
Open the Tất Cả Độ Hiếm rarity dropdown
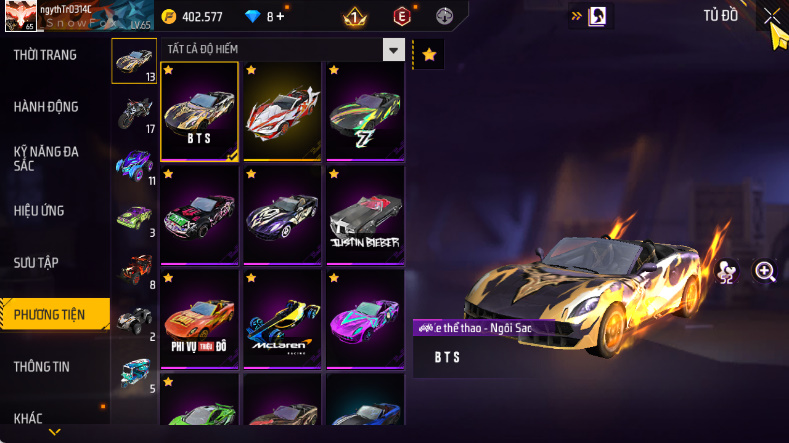pyautogui.click(x=394, y=50)
